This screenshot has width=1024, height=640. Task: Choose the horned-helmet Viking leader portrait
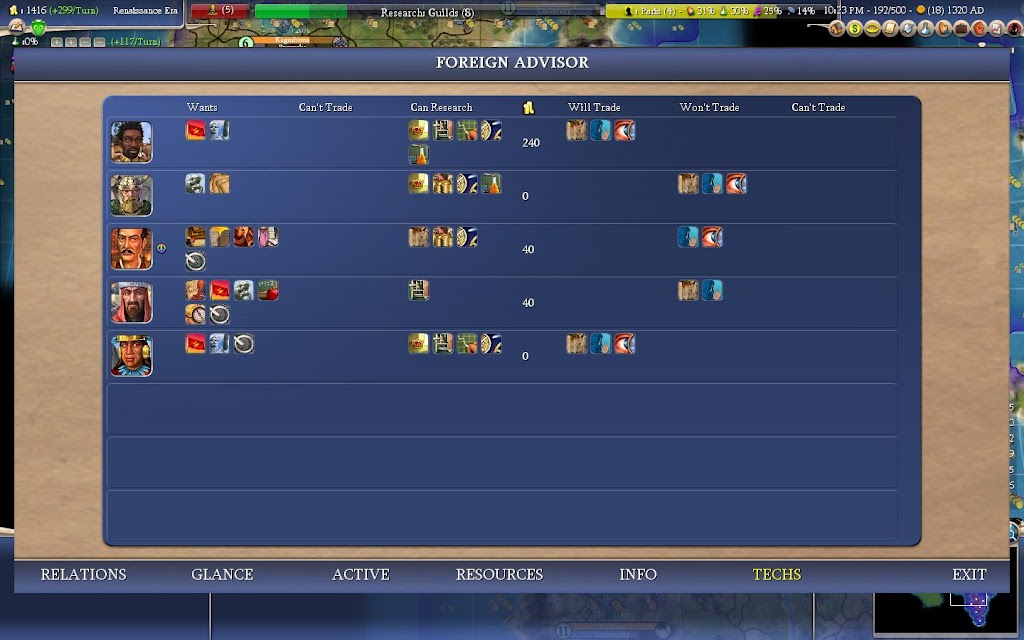pyautogui.click(x=132, y=195)
